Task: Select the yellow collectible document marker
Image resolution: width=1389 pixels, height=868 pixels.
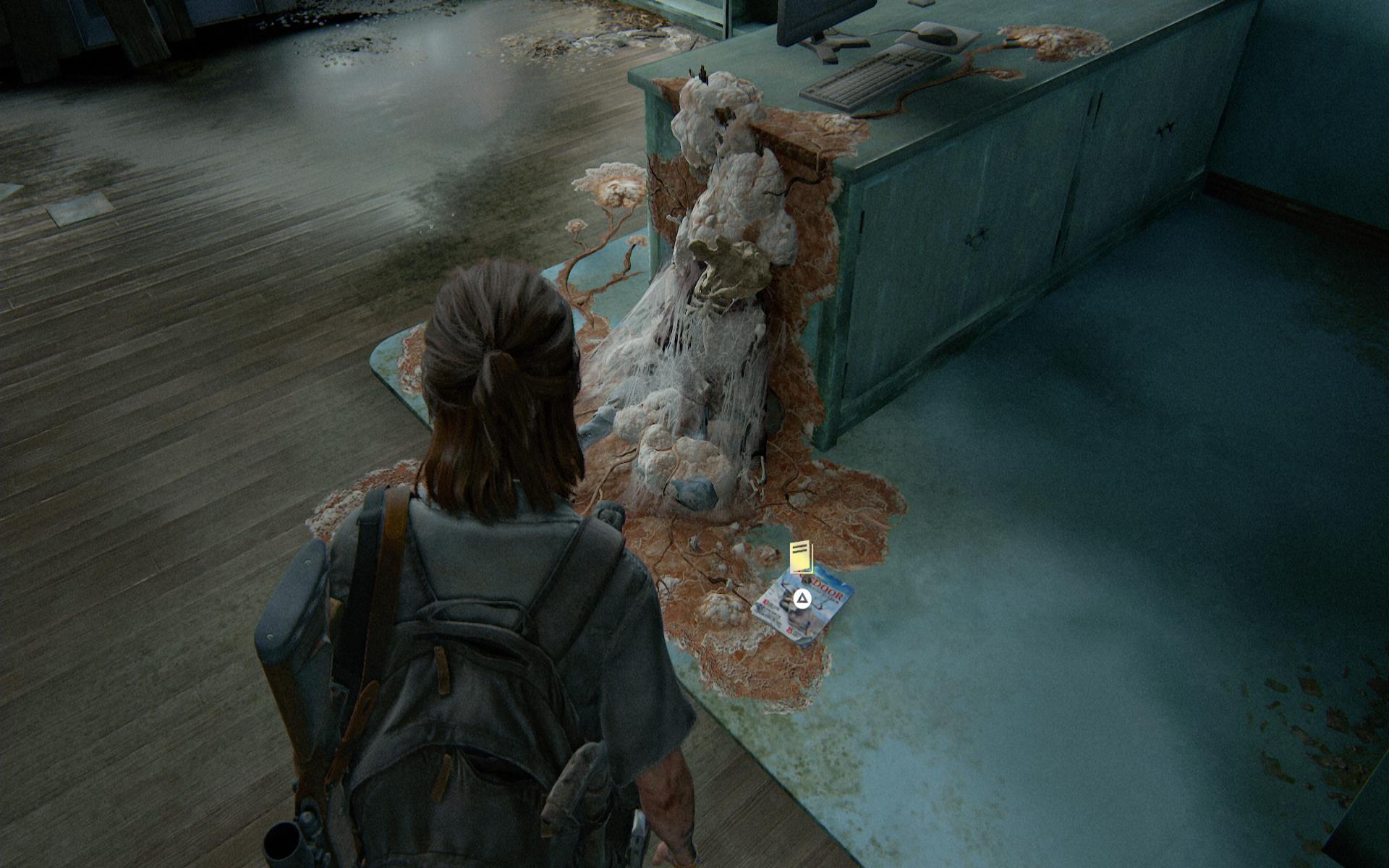Action: (x=802, y=556)
